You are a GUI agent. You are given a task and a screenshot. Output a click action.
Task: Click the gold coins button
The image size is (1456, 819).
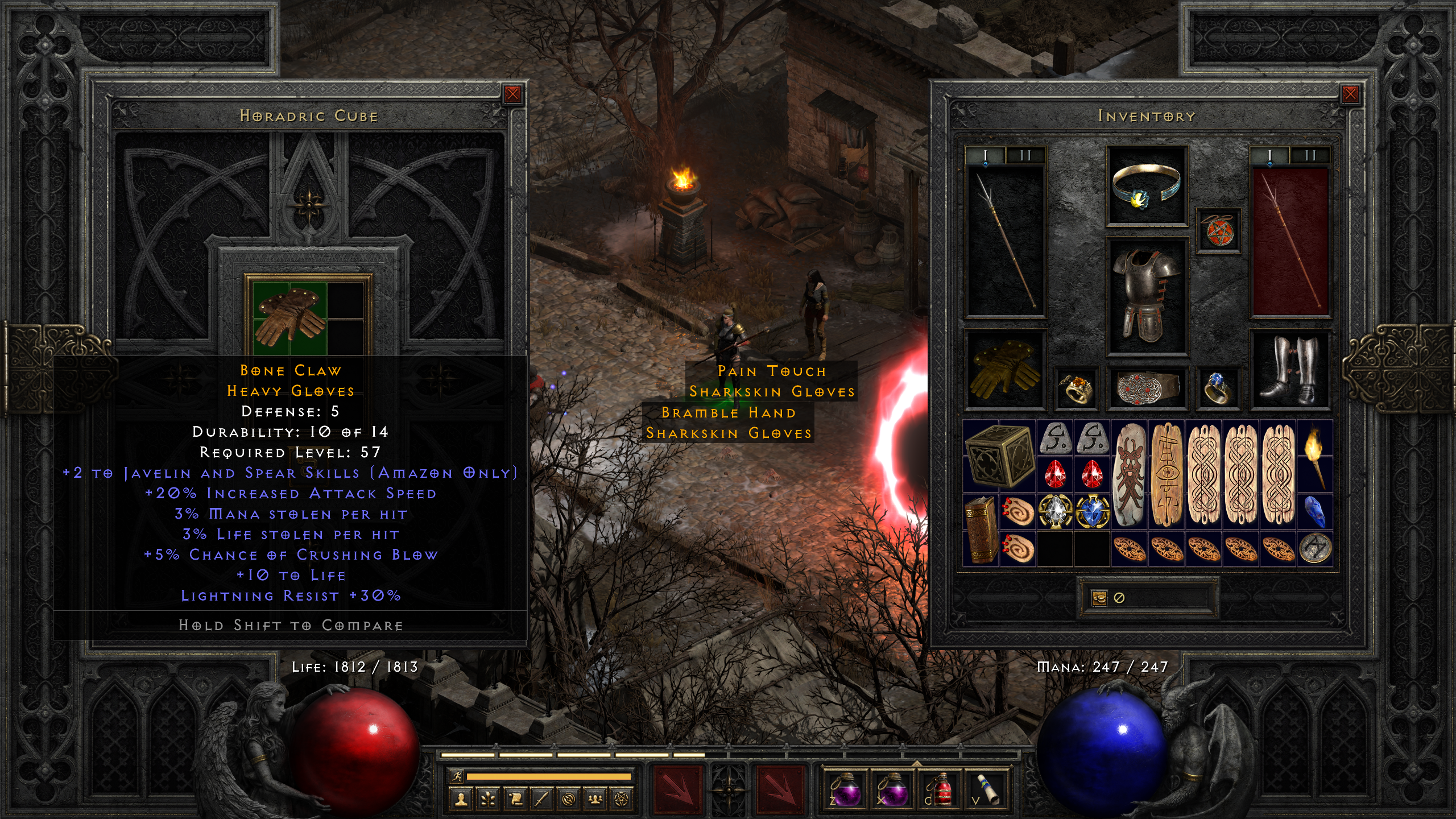[x=1099, y=598]
